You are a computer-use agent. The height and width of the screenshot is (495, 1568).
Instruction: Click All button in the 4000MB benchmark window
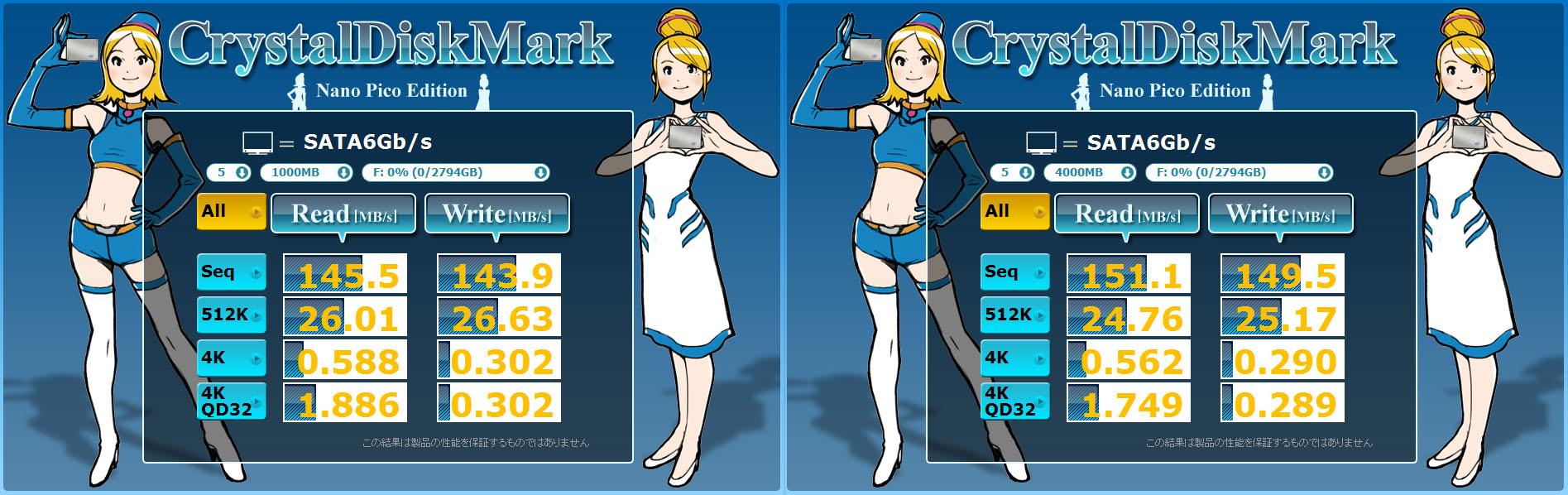[x=1014, y=212]
